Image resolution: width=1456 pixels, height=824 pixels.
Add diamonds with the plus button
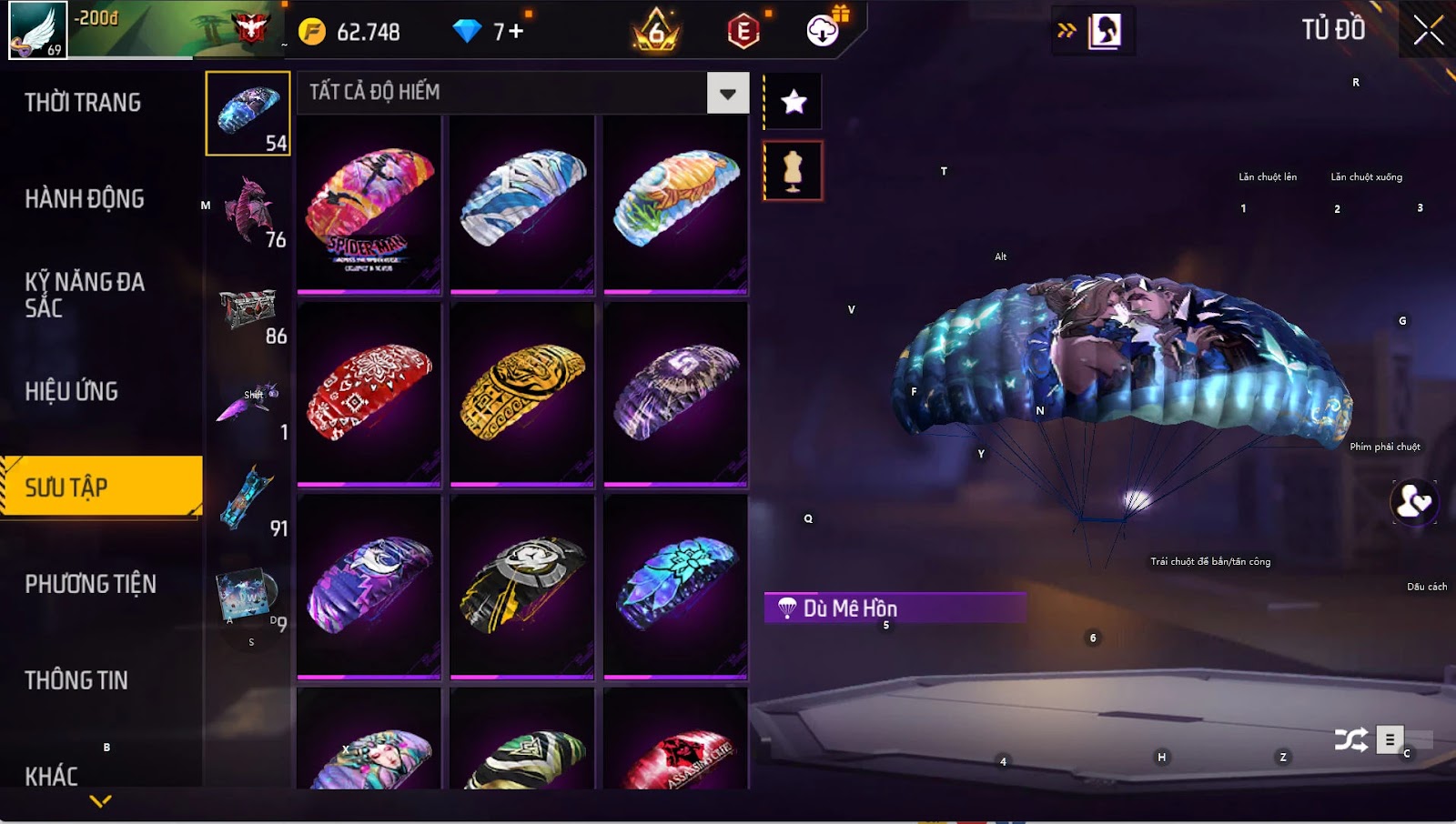pyautogui.click(x=516, y=32)
